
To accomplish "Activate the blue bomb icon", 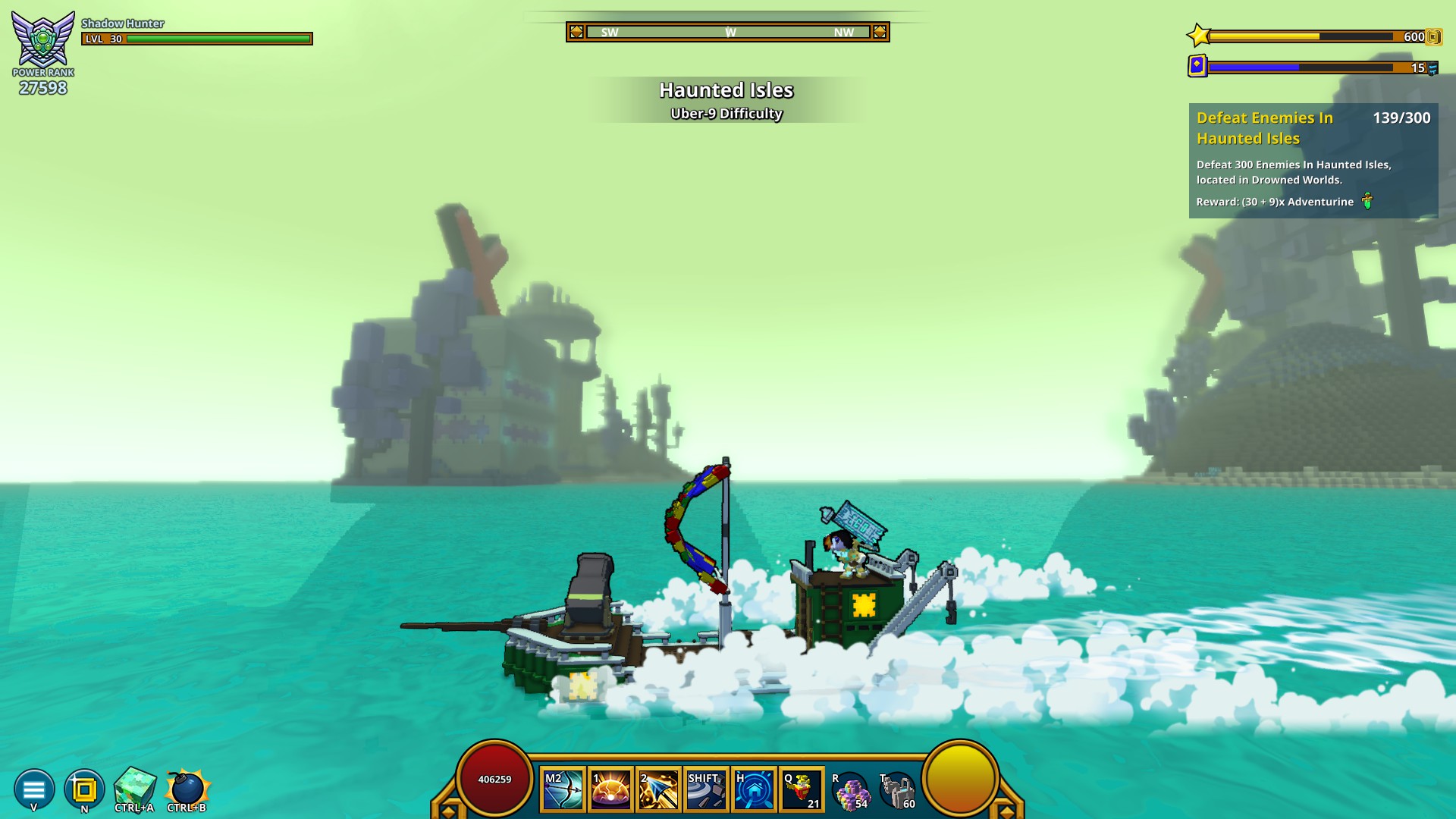I will point(187,788).
